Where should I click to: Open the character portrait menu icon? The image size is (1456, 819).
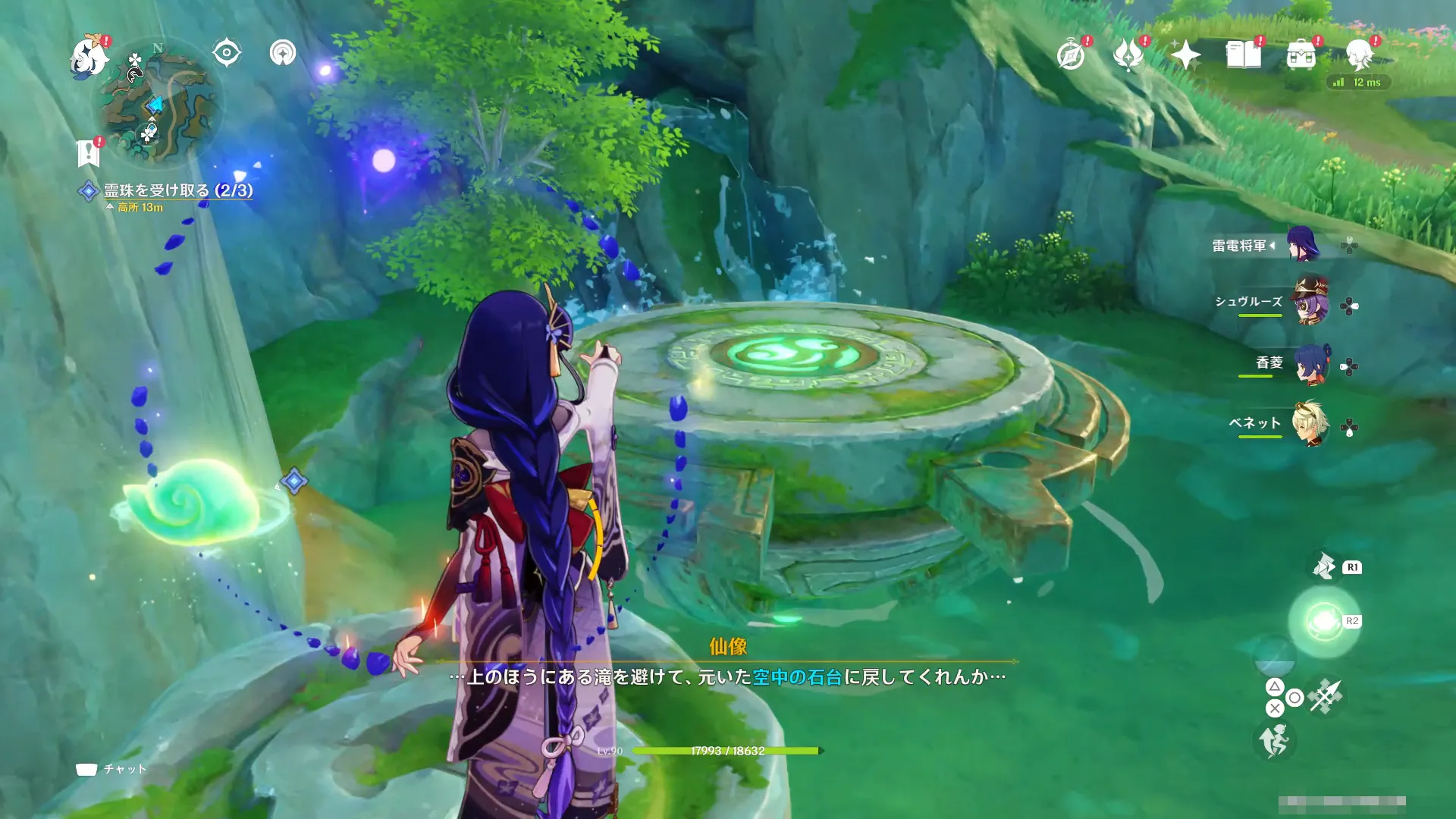coord(1359,55)
